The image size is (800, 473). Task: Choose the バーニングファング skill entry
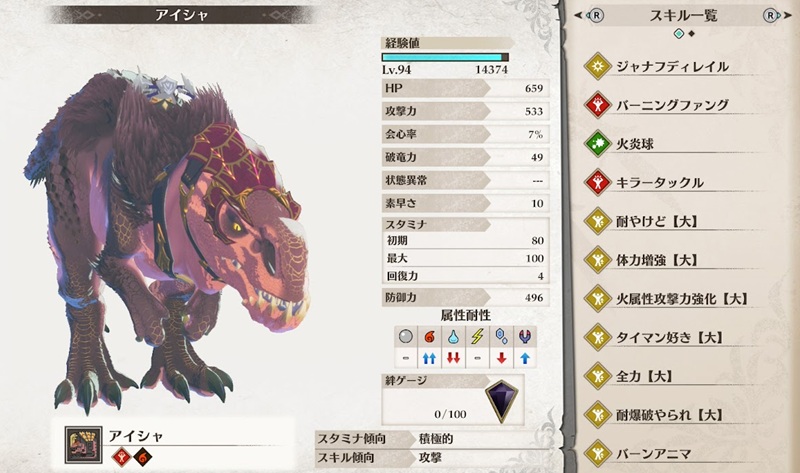click(x=672, y=104)
